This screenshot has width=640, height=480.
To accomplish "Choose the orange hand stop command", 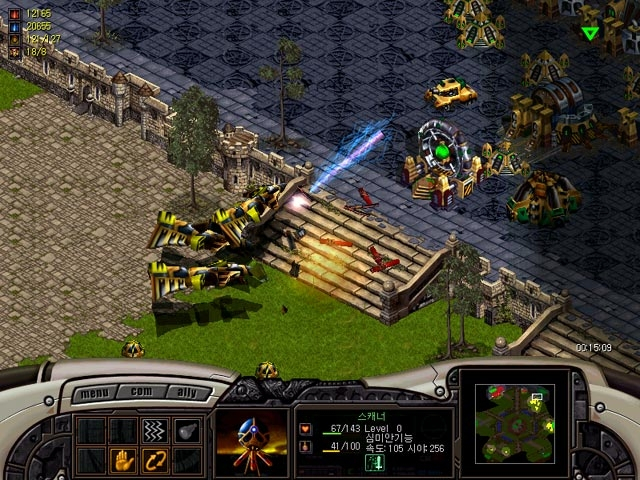I will point(122,461).
